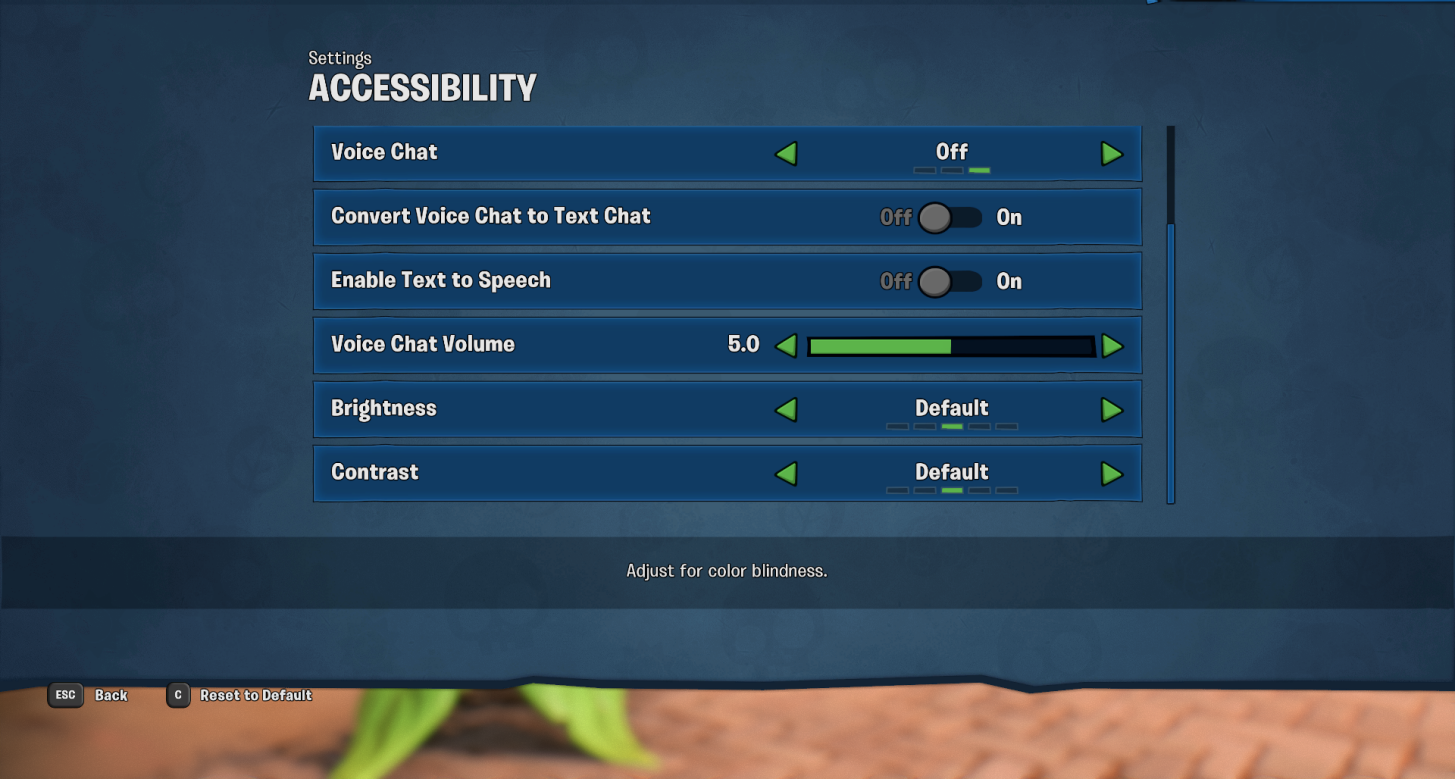Decrease Contrast with the left arrow

tap(787, 473)
